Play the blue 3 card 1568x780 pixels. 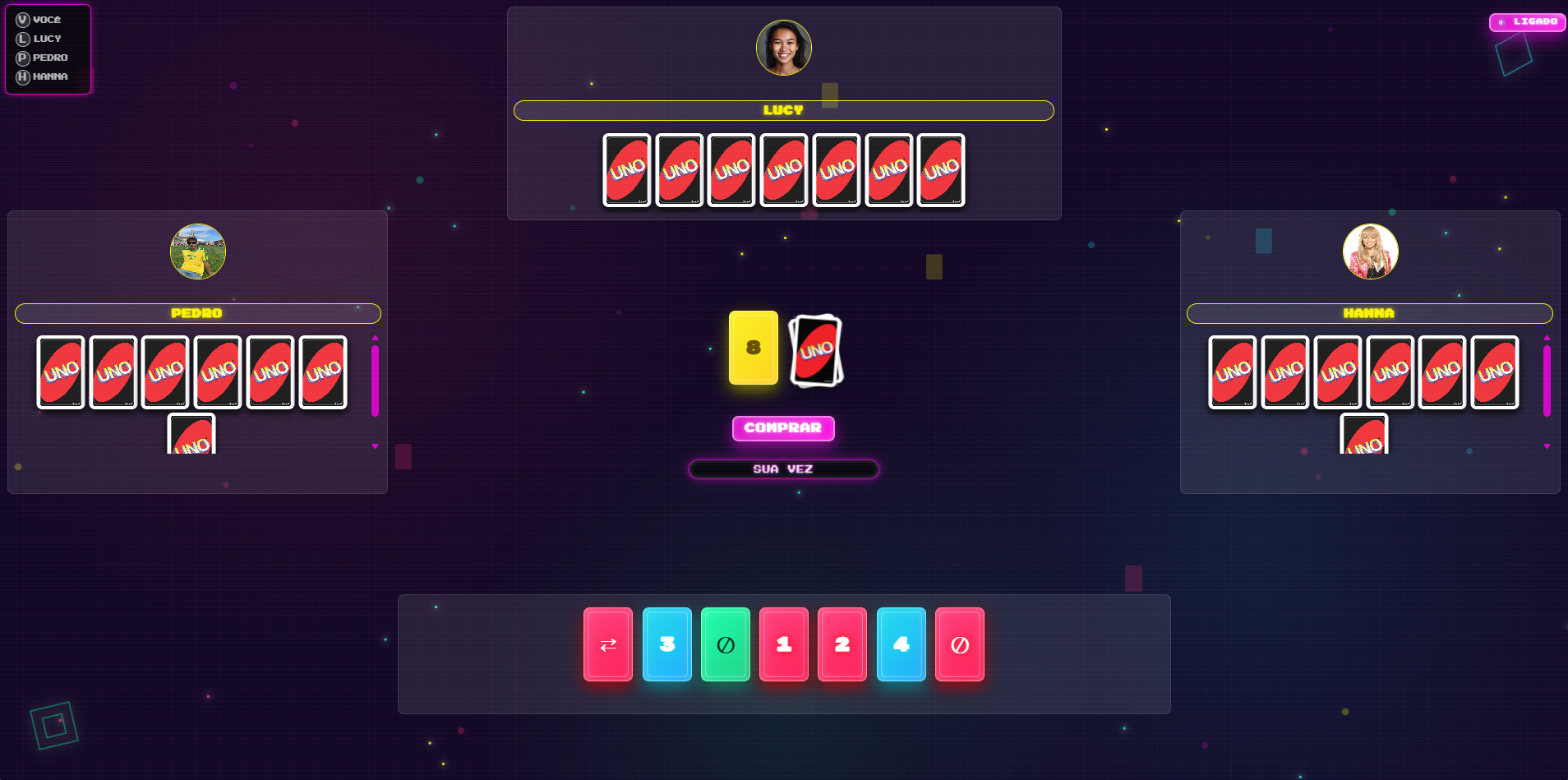pyautogui.click(x=666, y=644)
